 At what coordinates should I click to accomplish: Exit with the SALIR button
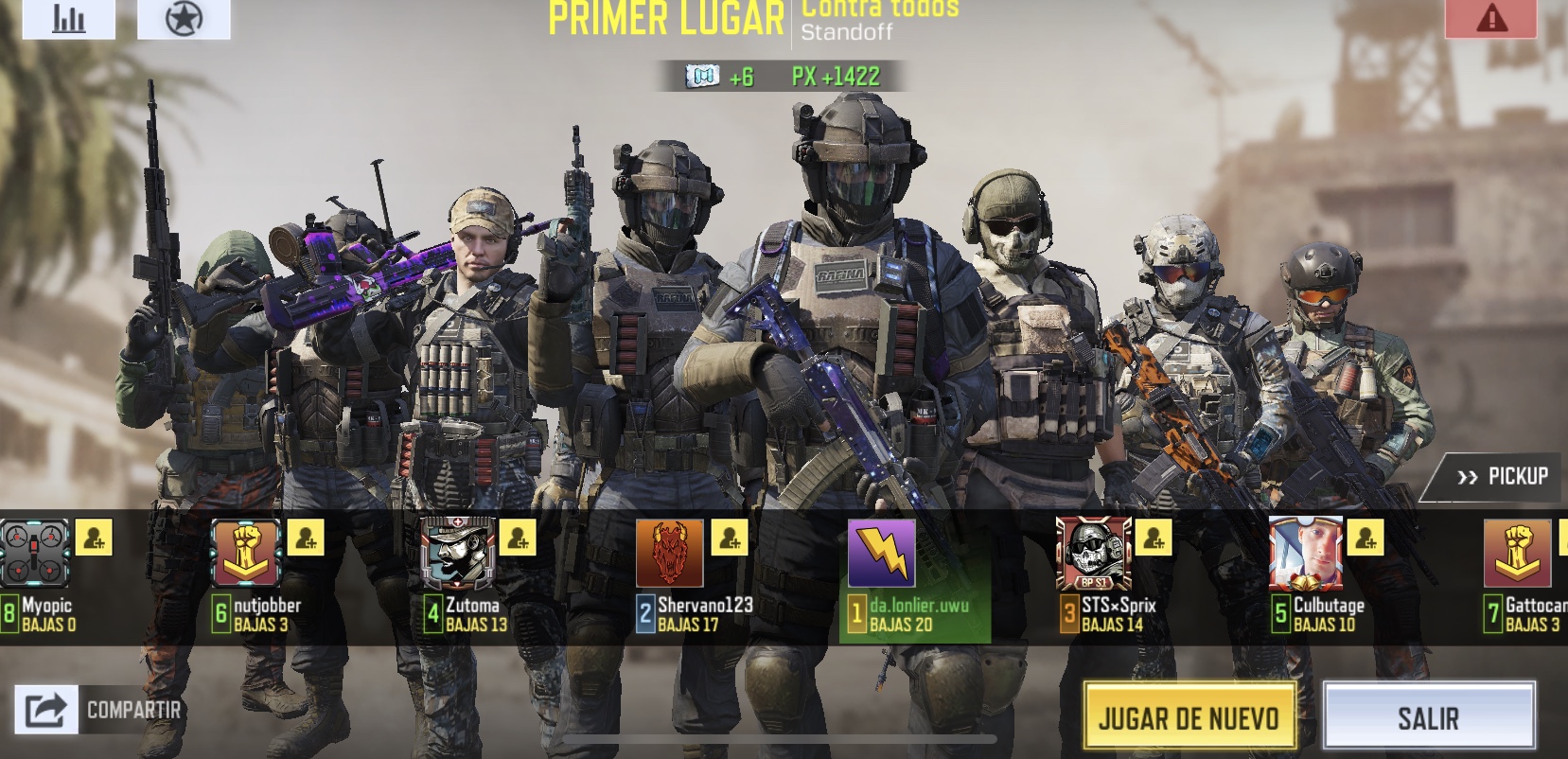(1428, 717)
